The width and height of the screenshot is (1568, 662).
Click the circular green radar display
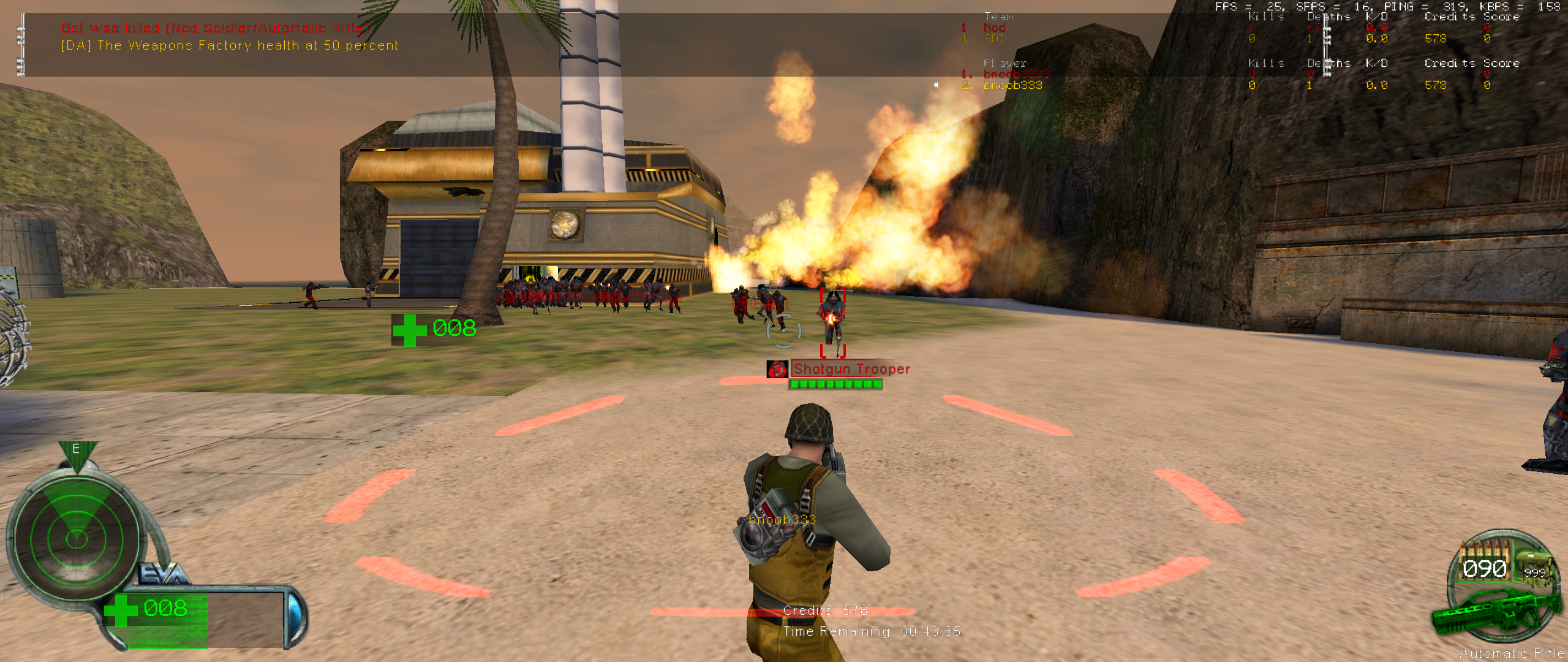[x=77, y=539]
